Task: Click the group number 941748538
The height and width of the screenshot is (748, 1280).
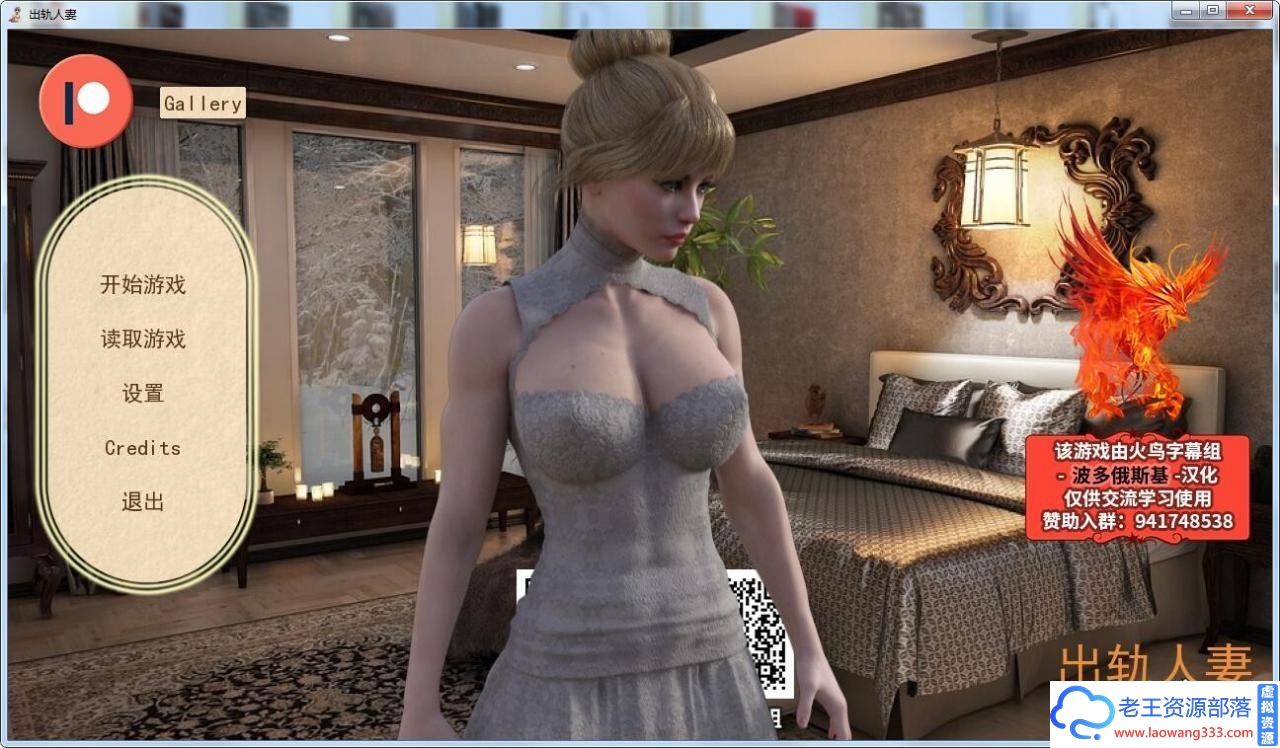Action: click(x=1185, y=521)
